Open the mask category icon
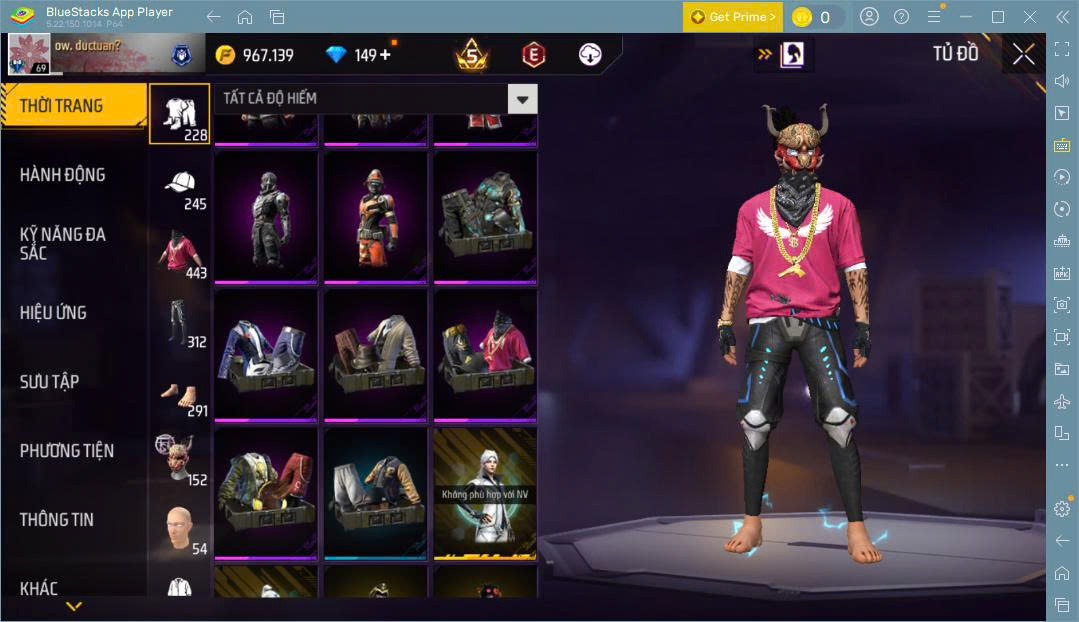 click(179, 460)
